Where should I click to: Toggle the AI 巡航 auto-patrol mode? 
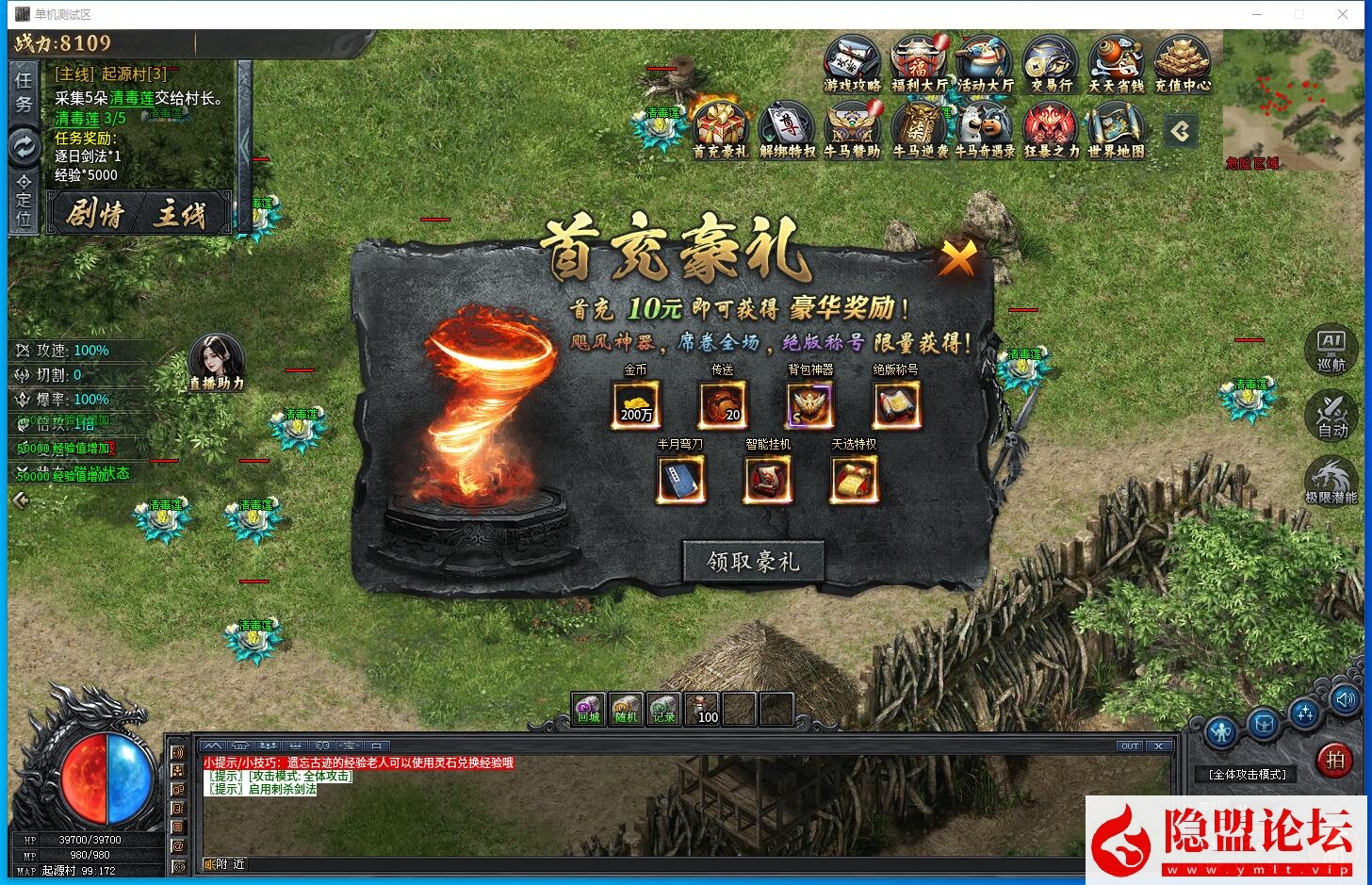coord(1330,349)
